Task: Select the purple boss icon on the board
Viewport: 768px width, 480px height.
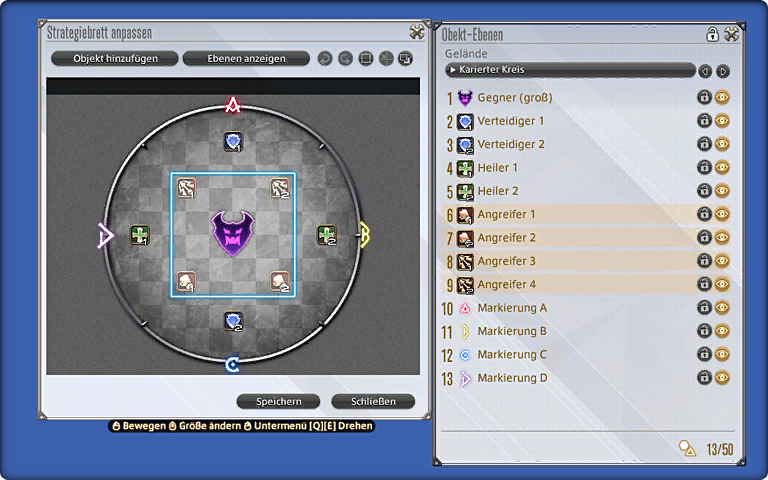Action: (x=232, y=233)
